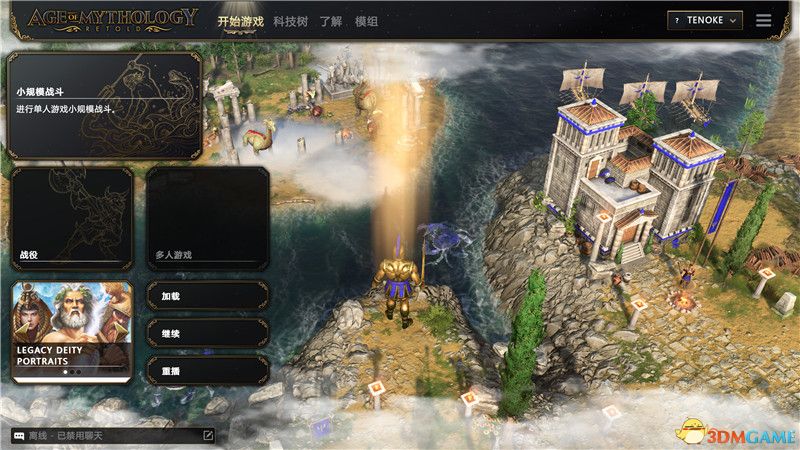Click the 加载 load game button
The width and height of the screenshot is (800, 450).
pos(208,296)
